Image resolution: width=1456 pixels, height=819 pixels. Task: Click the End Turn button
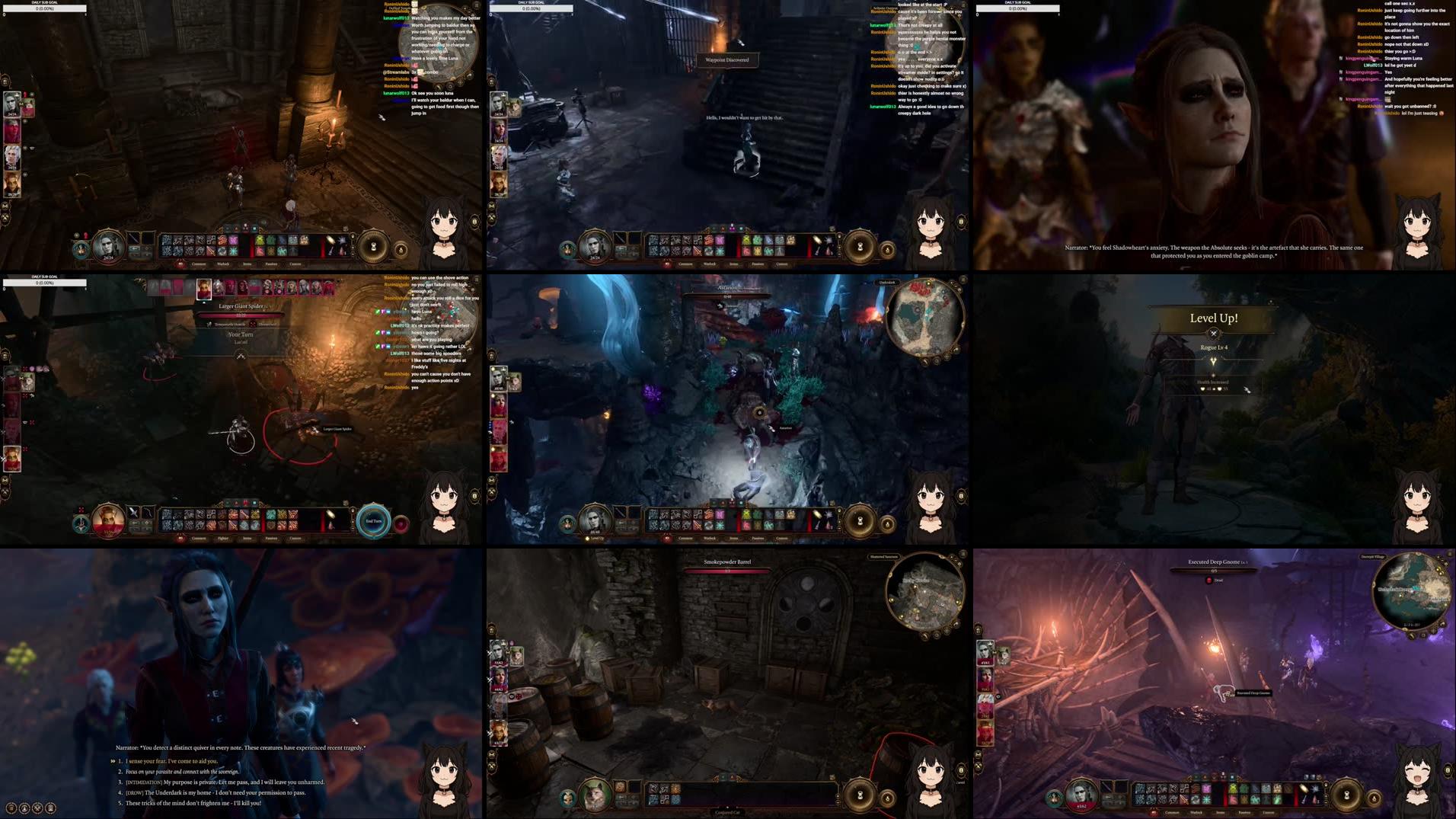[x=372, y=521]
